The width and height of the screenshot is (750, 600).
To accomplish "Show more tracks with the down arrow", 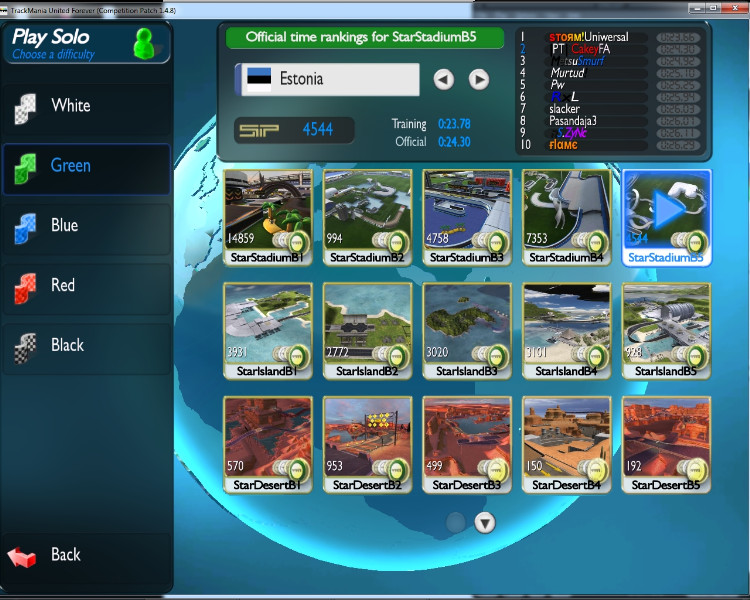I will (485, 522).
